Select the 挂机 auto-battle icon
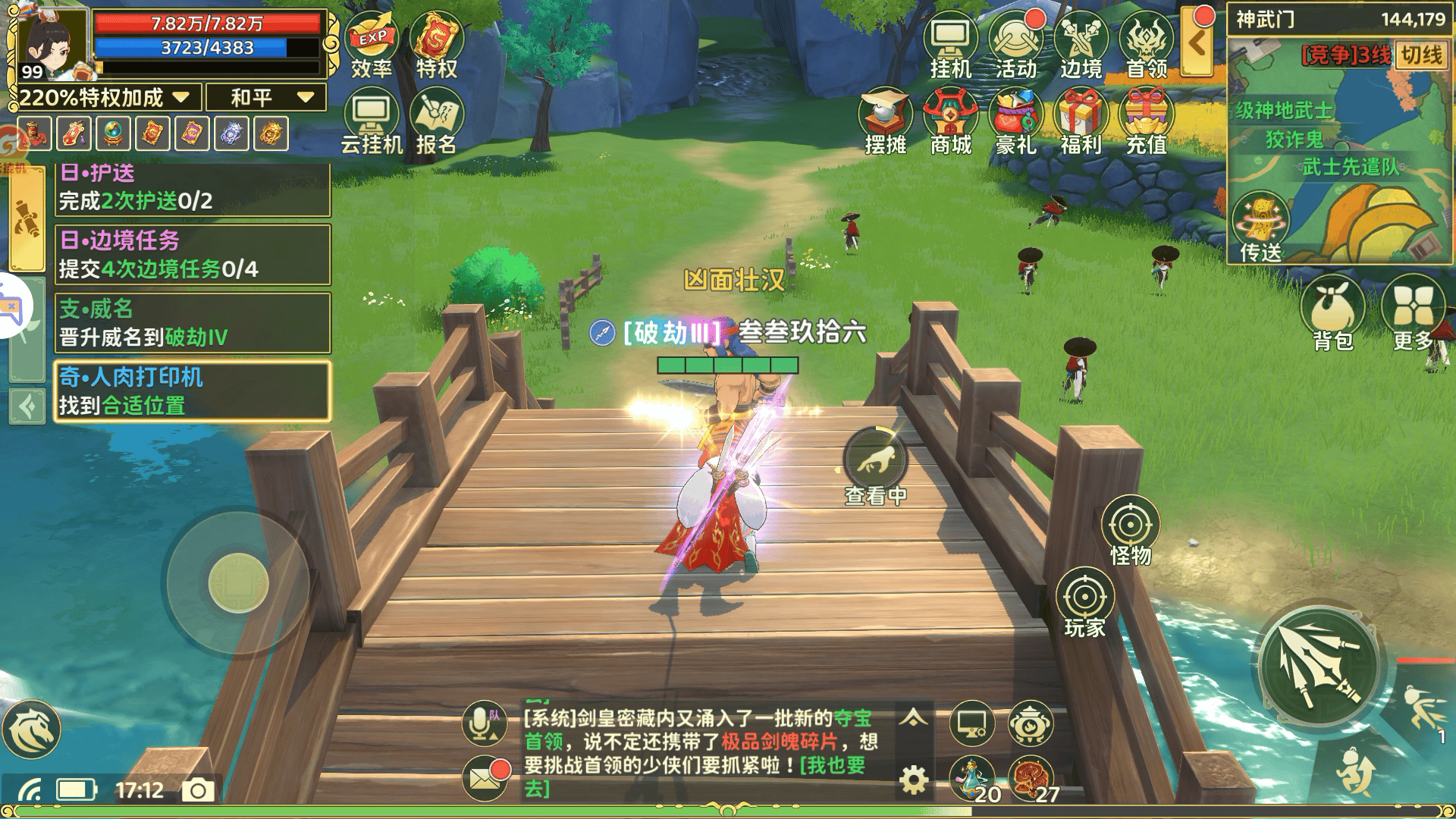1456x819 pixels. click(x=952, y=38)
